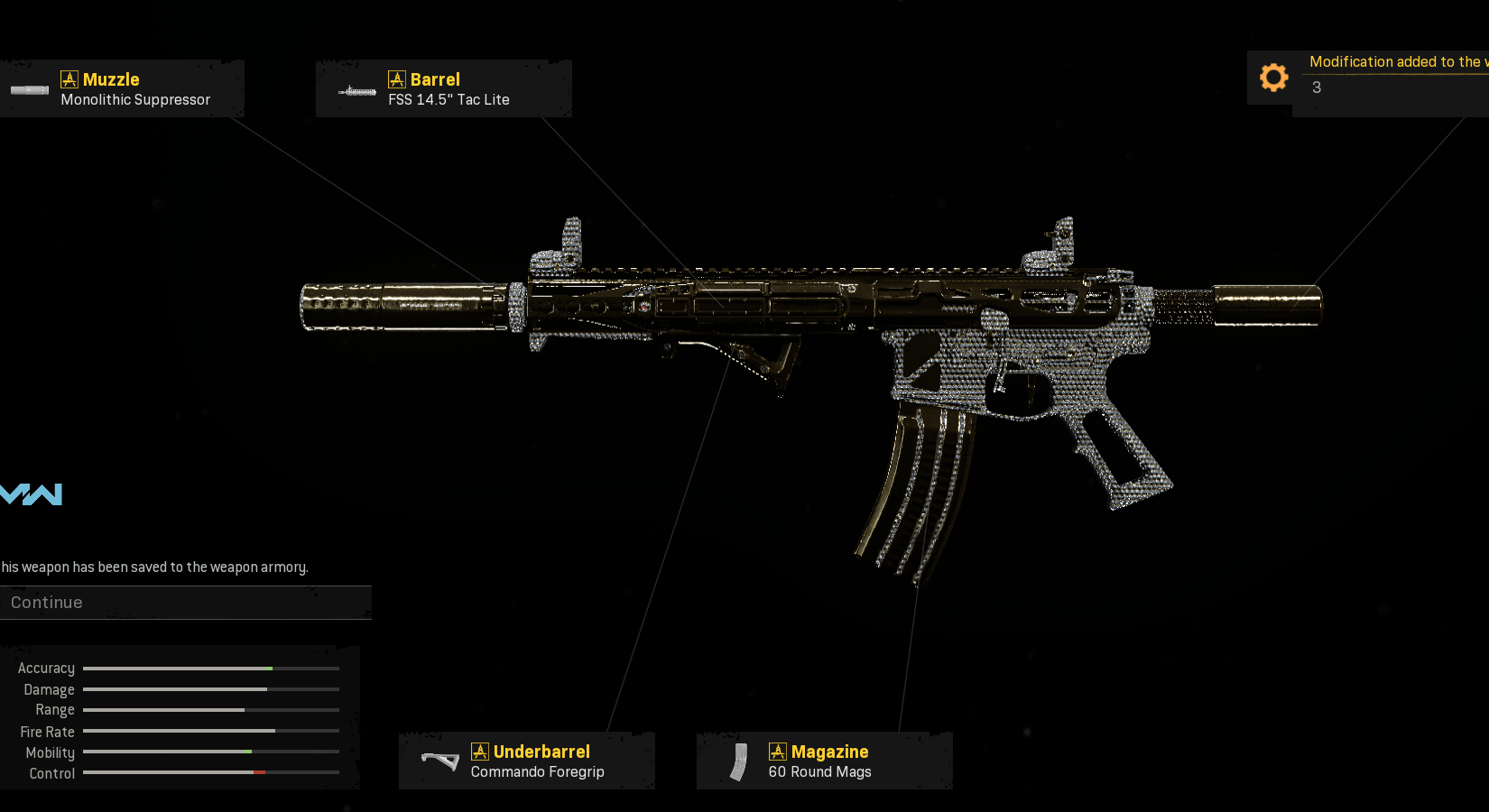Choose the Underbarrel Commando Foregrip slot

[x=527, y=761]
